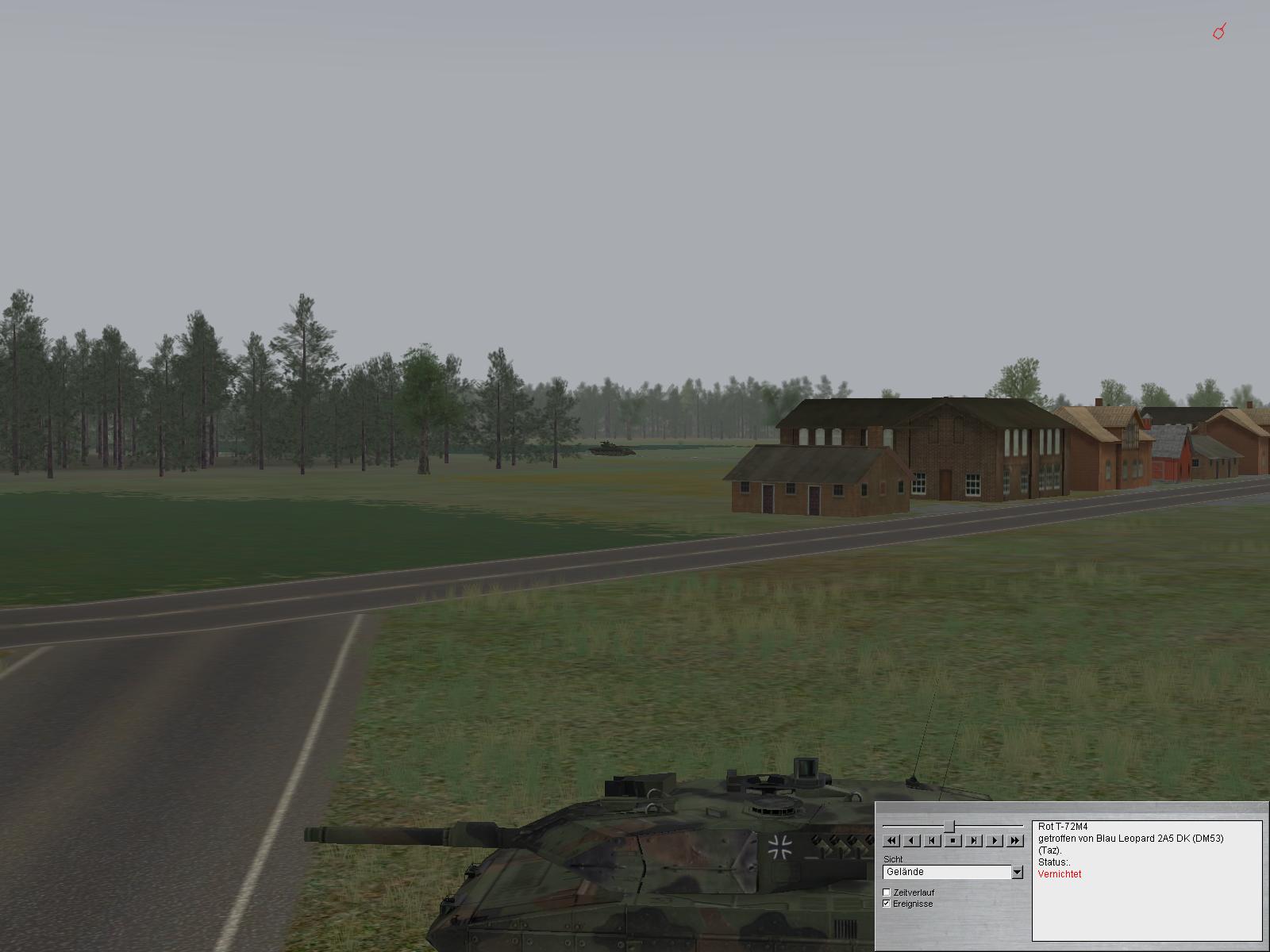1270x952 pixels.
Task: Play the replay backward with the single left arrow
Action: click(912, 840)
